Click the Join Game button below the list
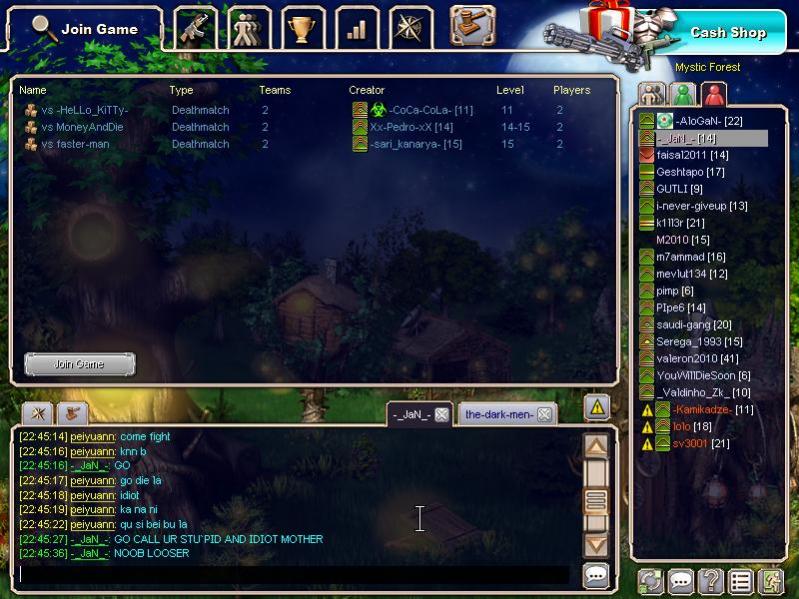 pyautogui.click(x=79, y=364)
